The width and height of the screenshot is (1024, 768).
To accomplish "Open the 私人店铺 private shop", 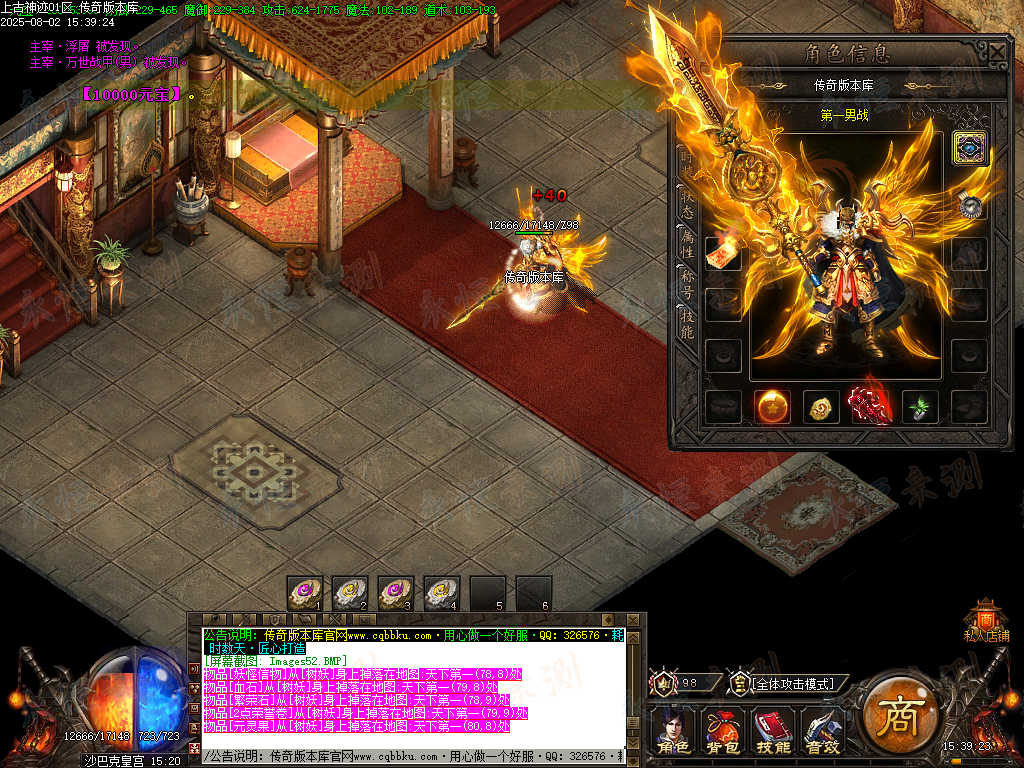I will [x=986, y=620].
